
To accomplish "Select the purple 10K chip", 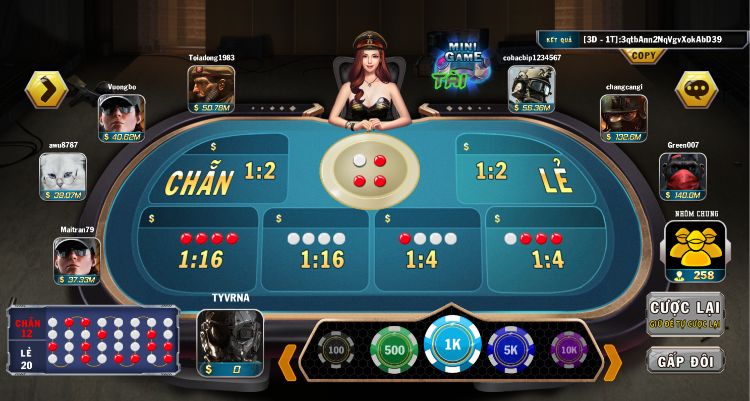I will (570, 351).
